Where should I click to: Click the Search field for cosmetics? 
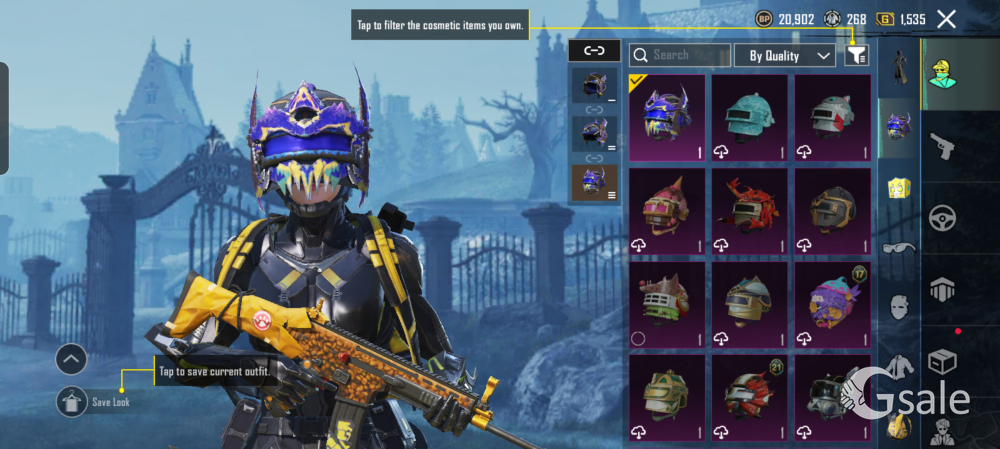click(x=678, y=56)
